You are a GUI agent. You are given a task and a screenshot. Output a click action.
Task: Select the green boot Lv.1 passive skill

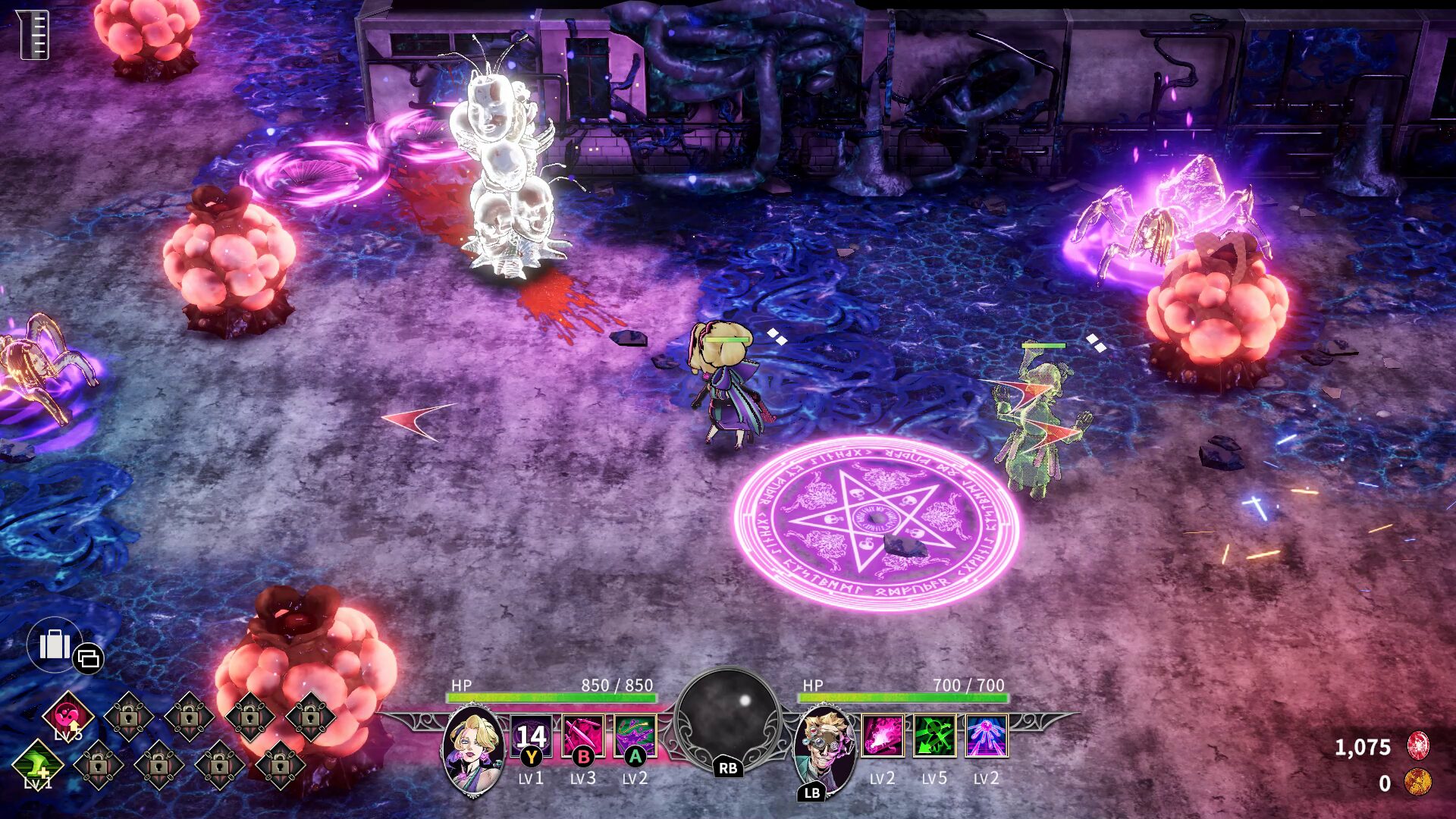(38, 764)
